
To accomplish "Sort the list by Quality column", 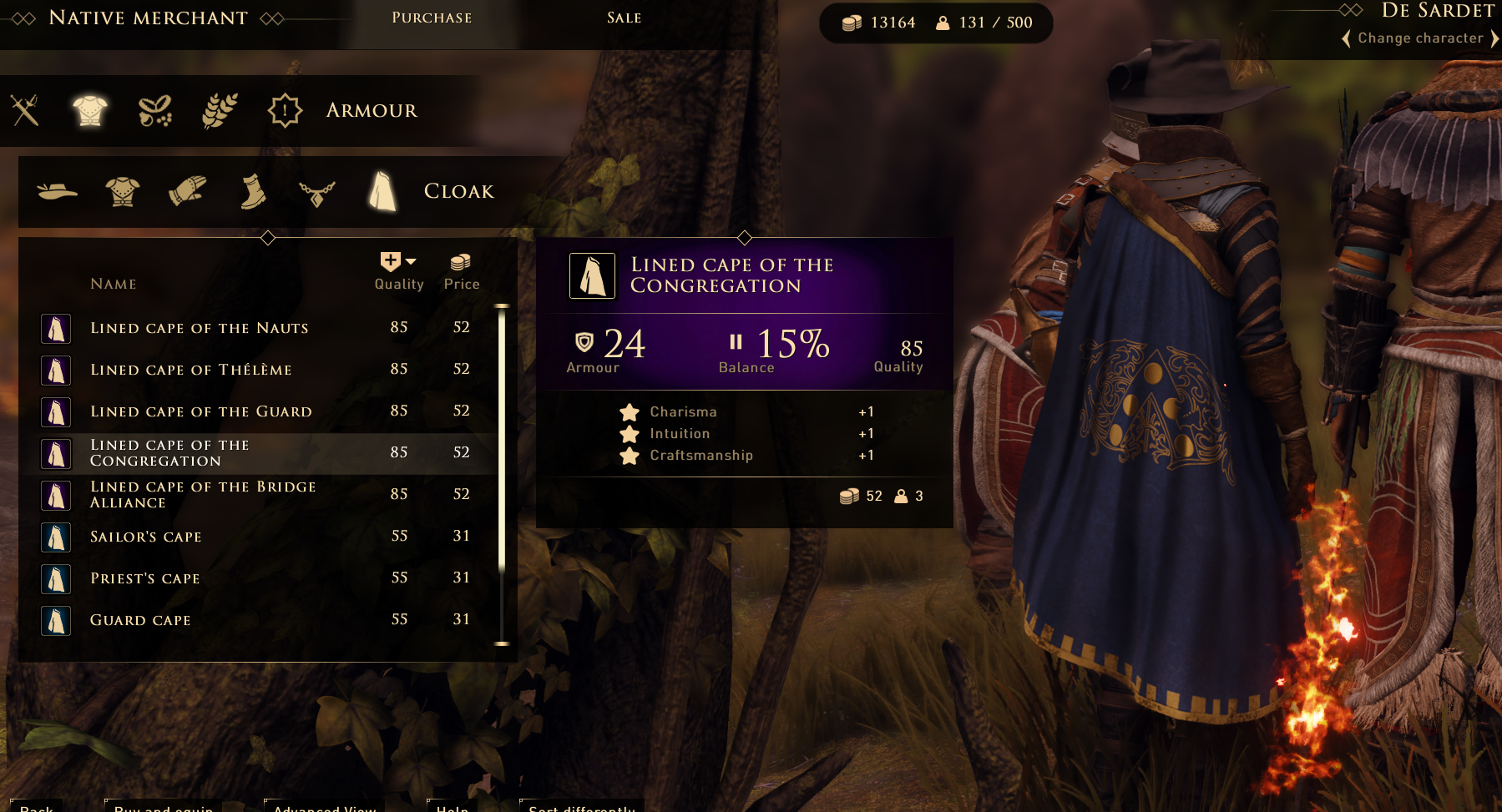I will click(398, 271).
